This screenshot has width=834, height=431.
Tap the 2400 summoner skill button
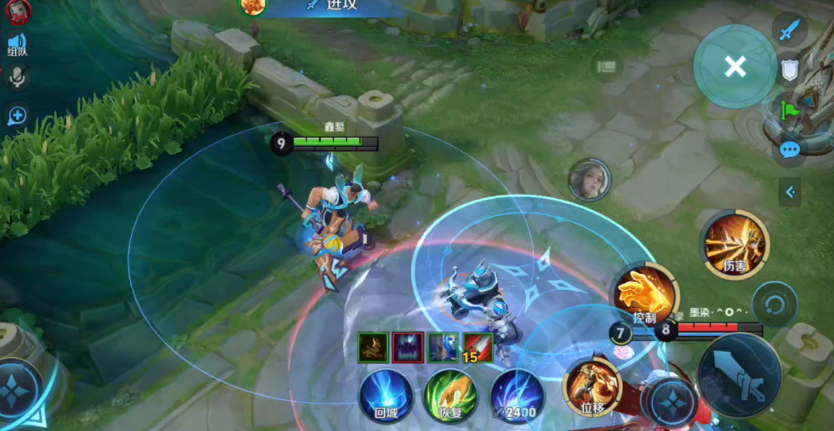(517, 395)
